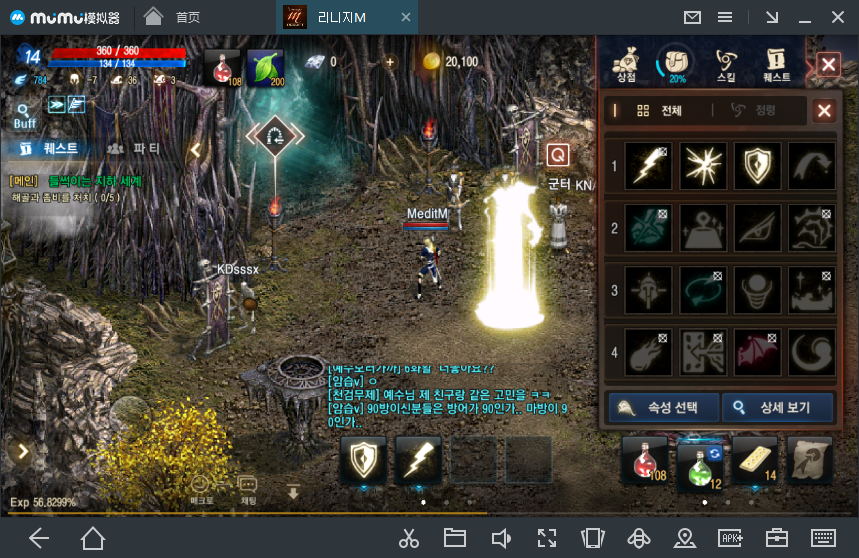The image size is (859, 558).
Task: Activate the shield skill on the hotbar
Action: (363, 461)
